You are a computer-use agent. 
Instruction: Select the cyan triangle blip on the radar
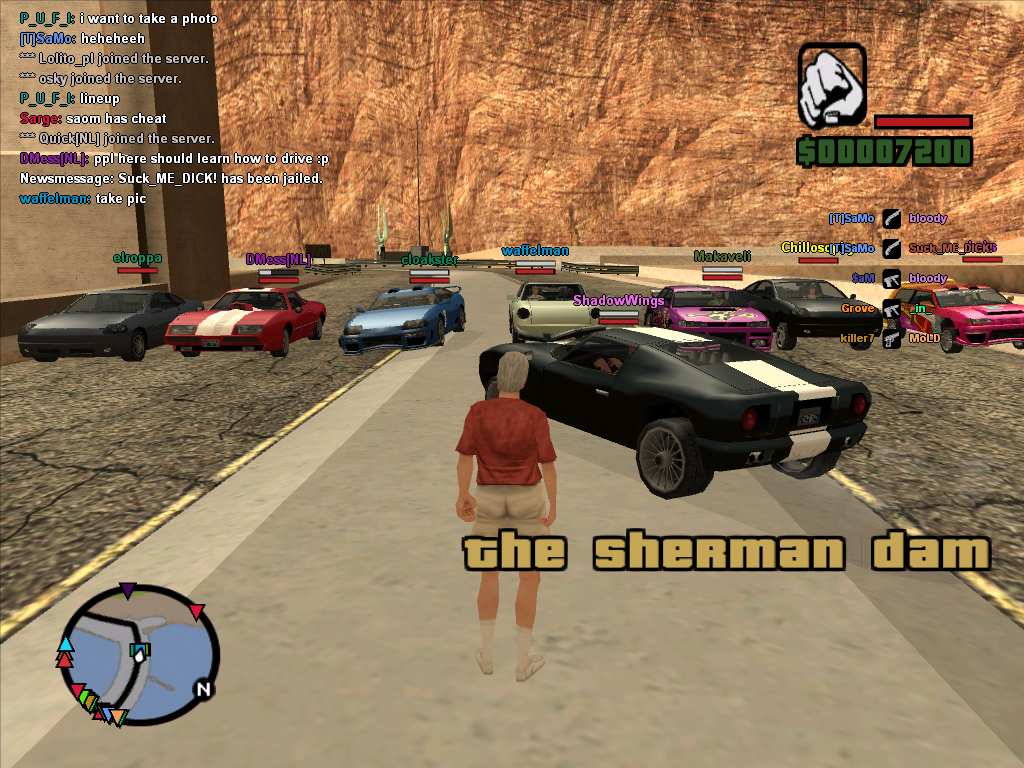pyautogui.click(x=66, y=643)
